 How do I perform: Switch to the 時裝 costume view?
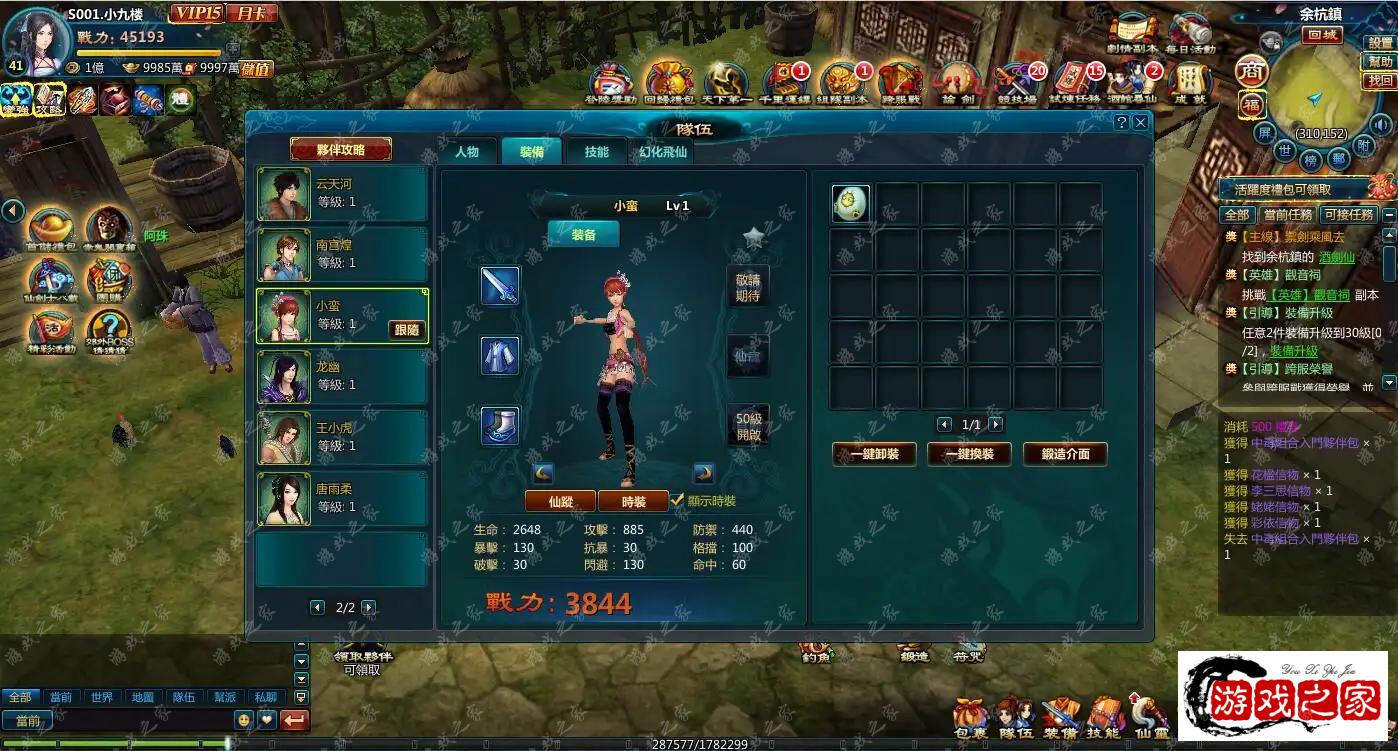633,501
